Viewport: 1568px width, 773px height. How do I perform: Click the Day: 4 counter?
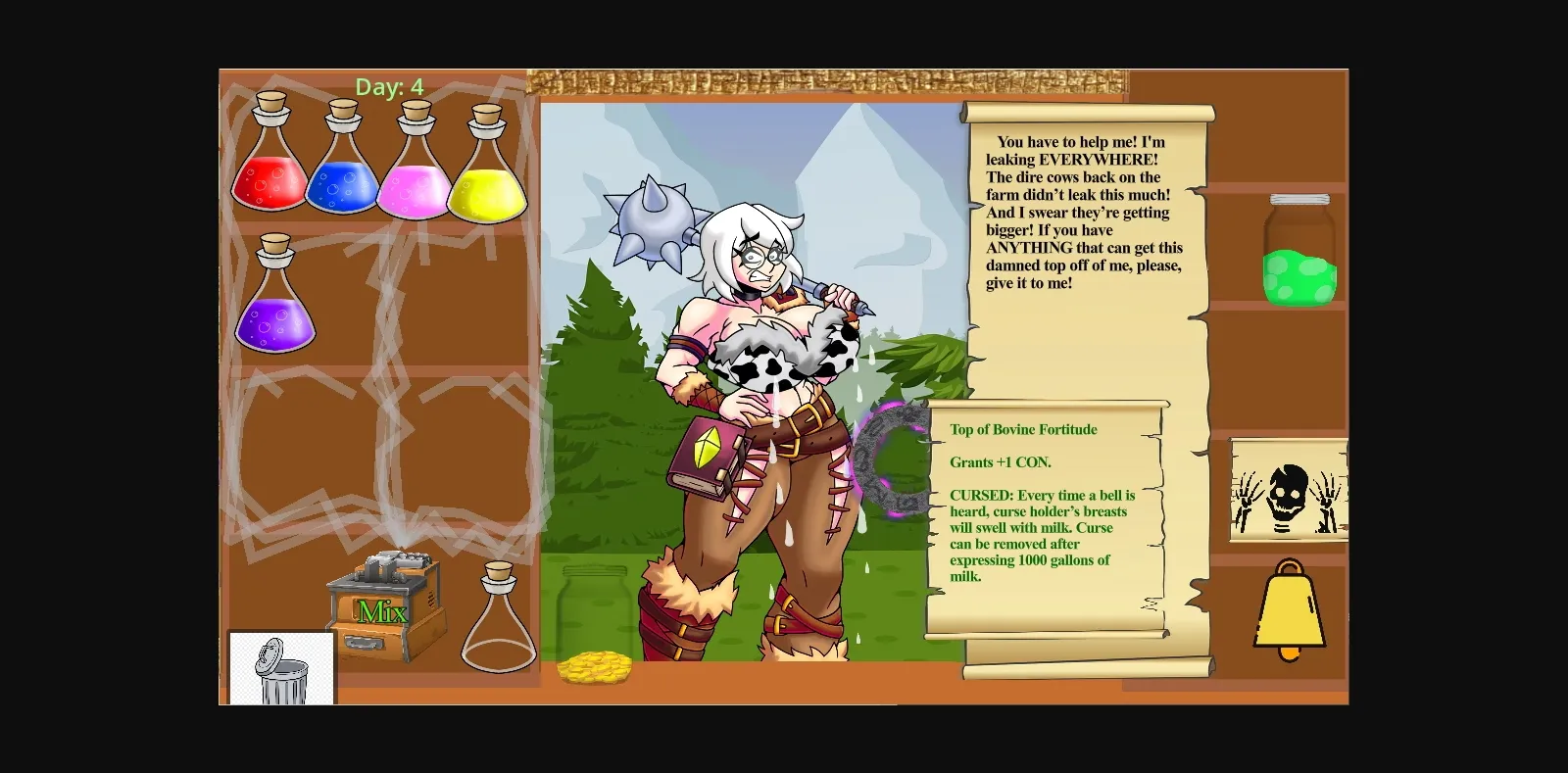389,87
